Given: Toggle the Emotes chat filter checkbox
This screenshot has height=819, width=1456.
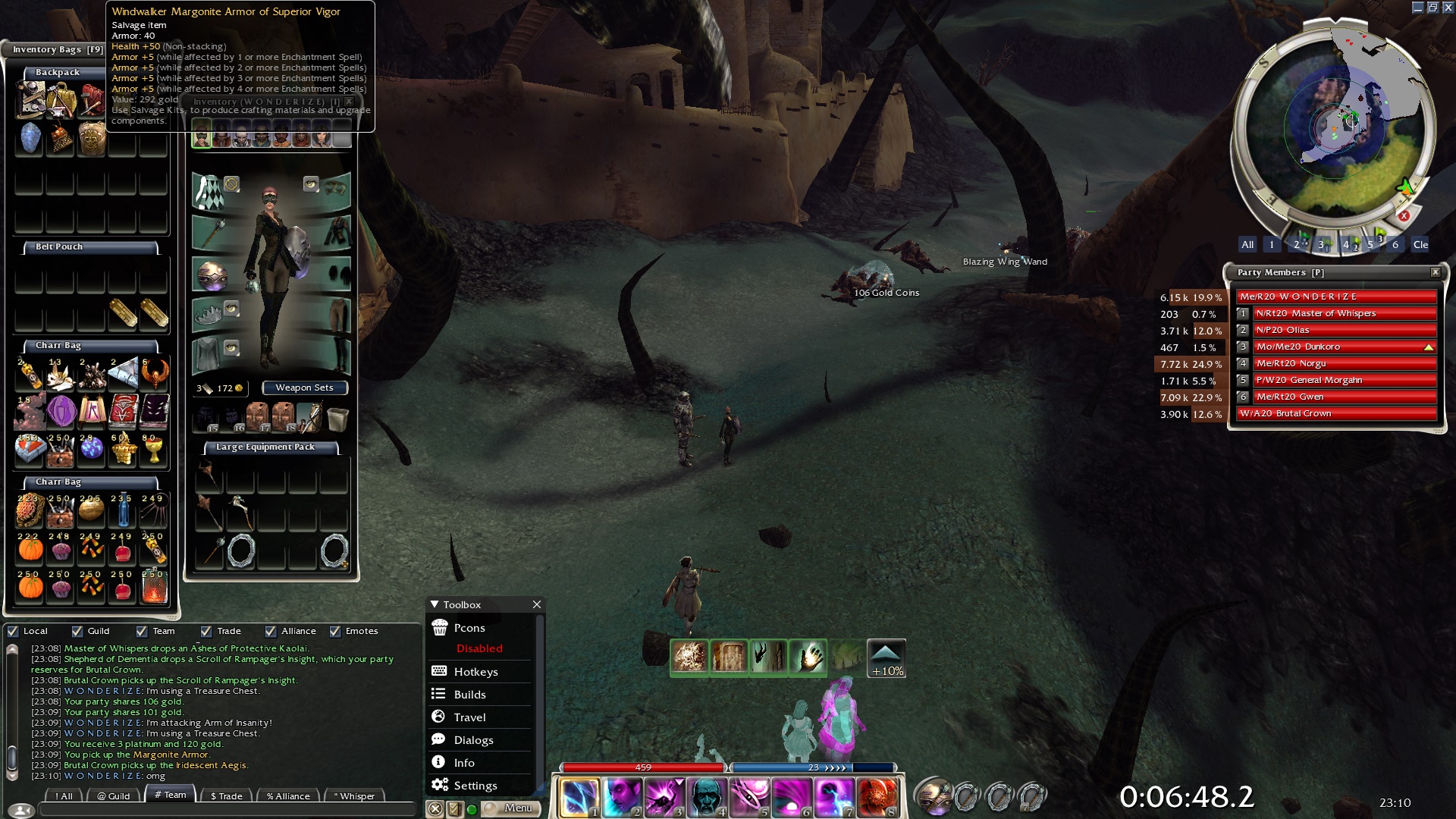Looking at the screenshot, I should pos(335,631).
